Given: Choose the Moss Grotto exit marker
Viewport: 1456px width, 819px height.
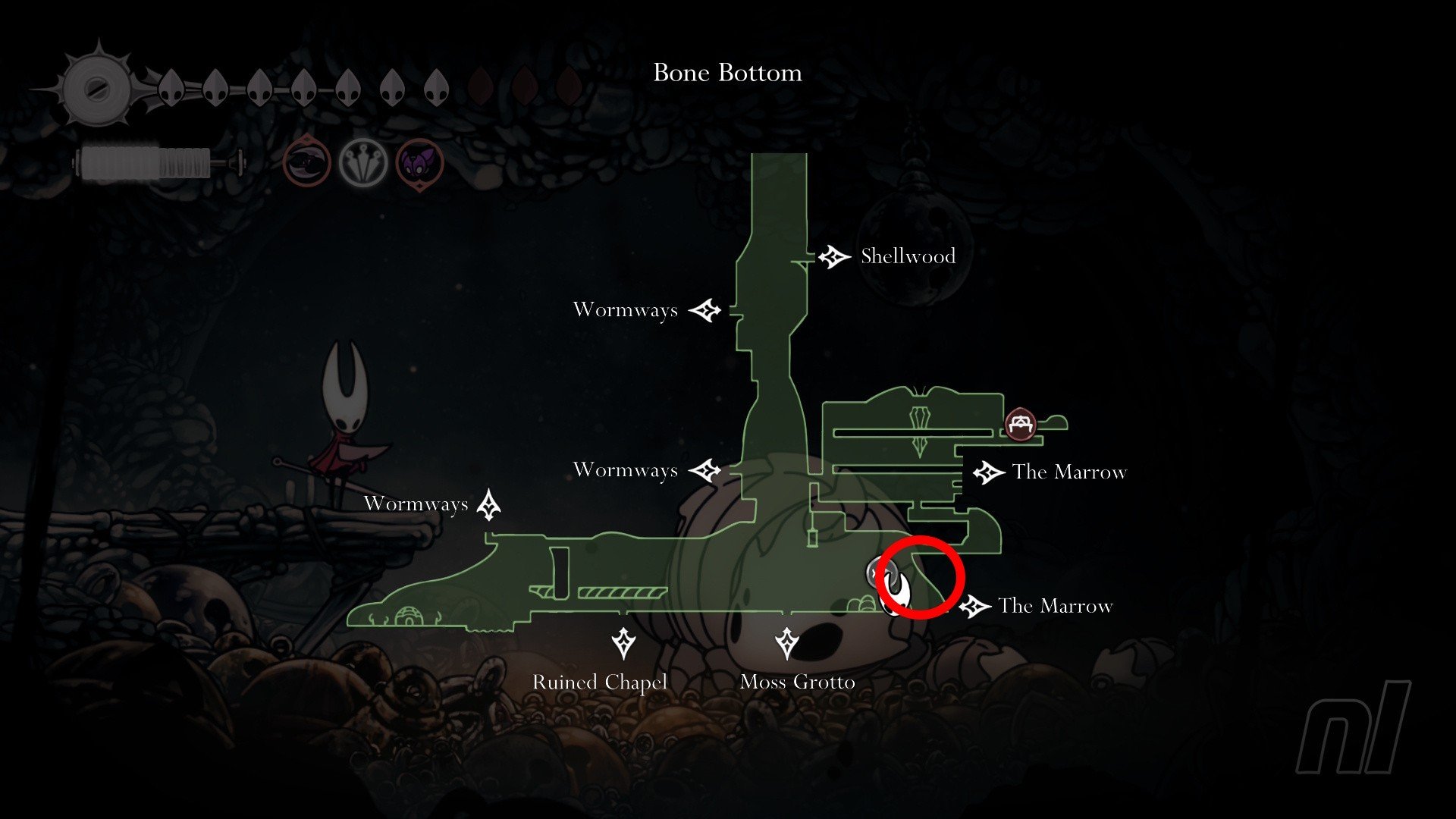Looking at the screenshot, I should [787, 643].
